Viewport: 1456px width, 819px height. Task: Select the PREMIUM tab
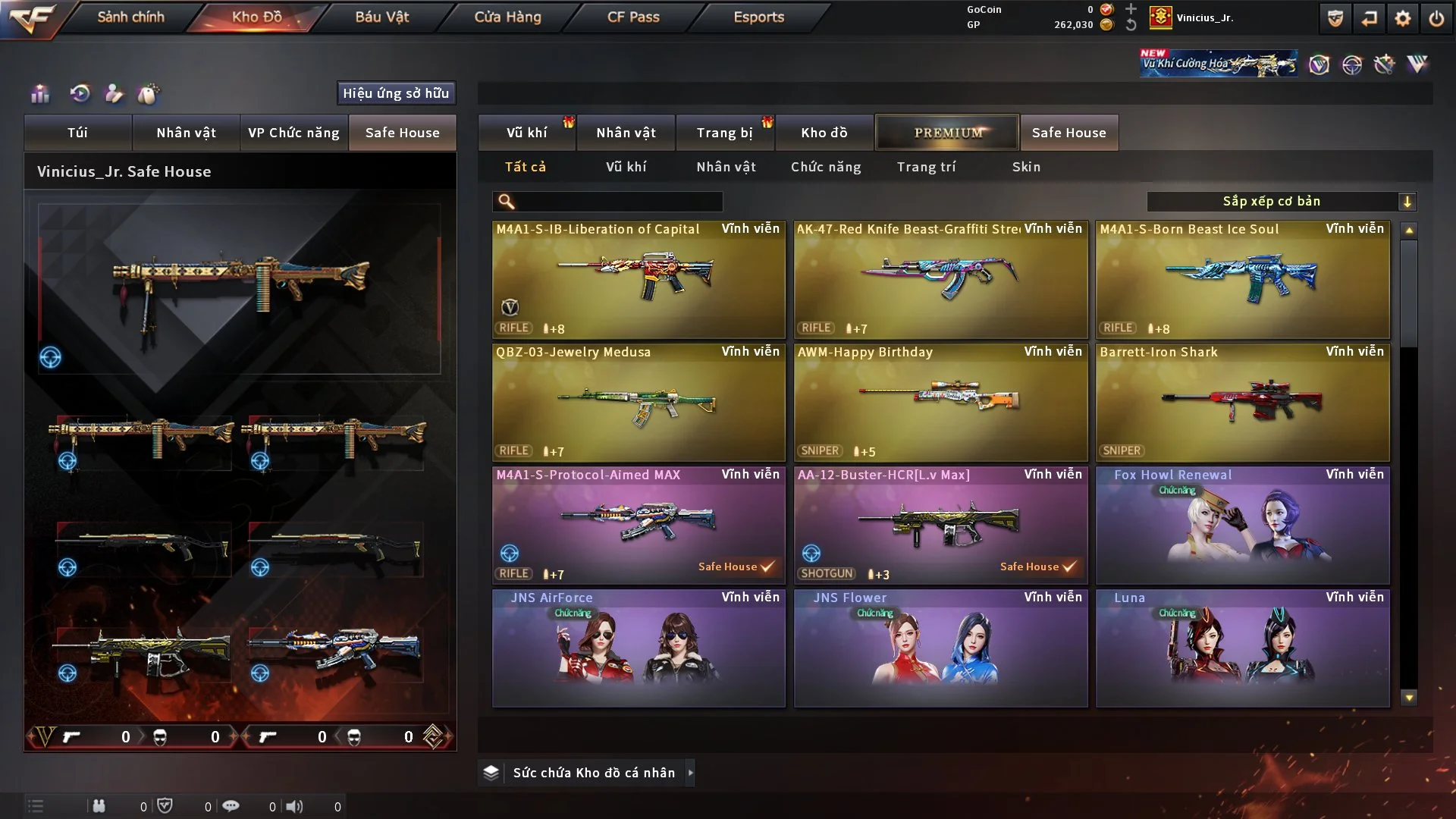click(947, 133)
